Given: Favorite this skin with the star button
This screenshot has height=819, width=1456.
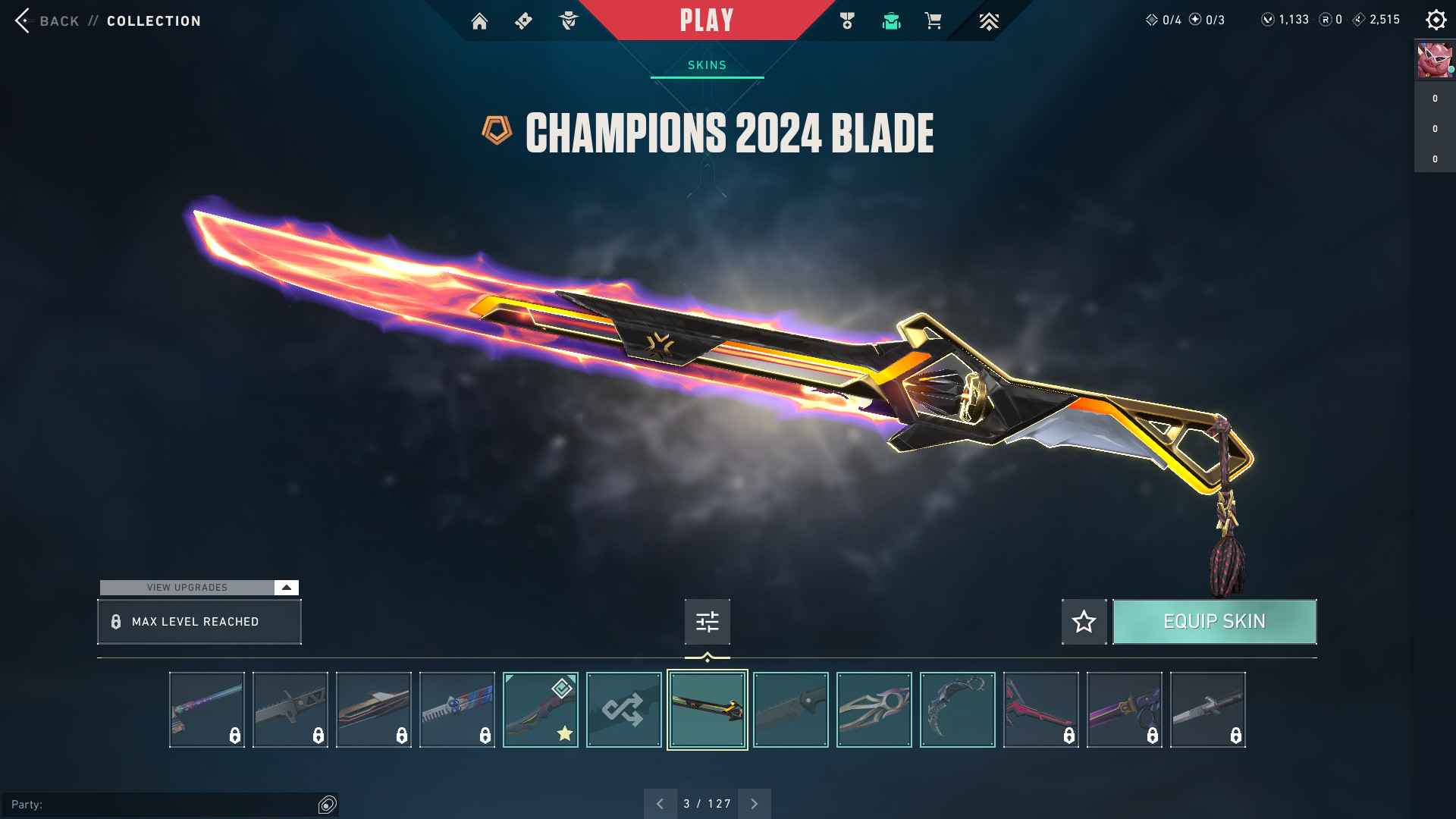Looking at the screenshot, I should (1084, 622).
